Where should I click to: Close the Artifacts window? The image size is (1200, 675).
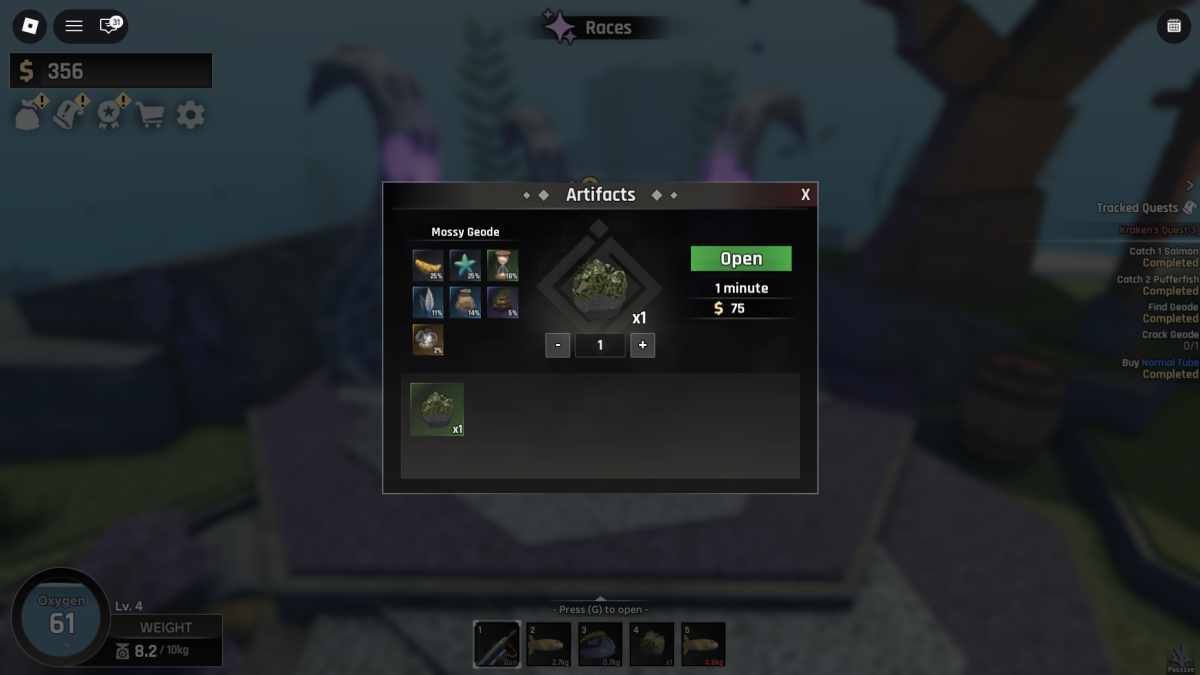[805, 195]
